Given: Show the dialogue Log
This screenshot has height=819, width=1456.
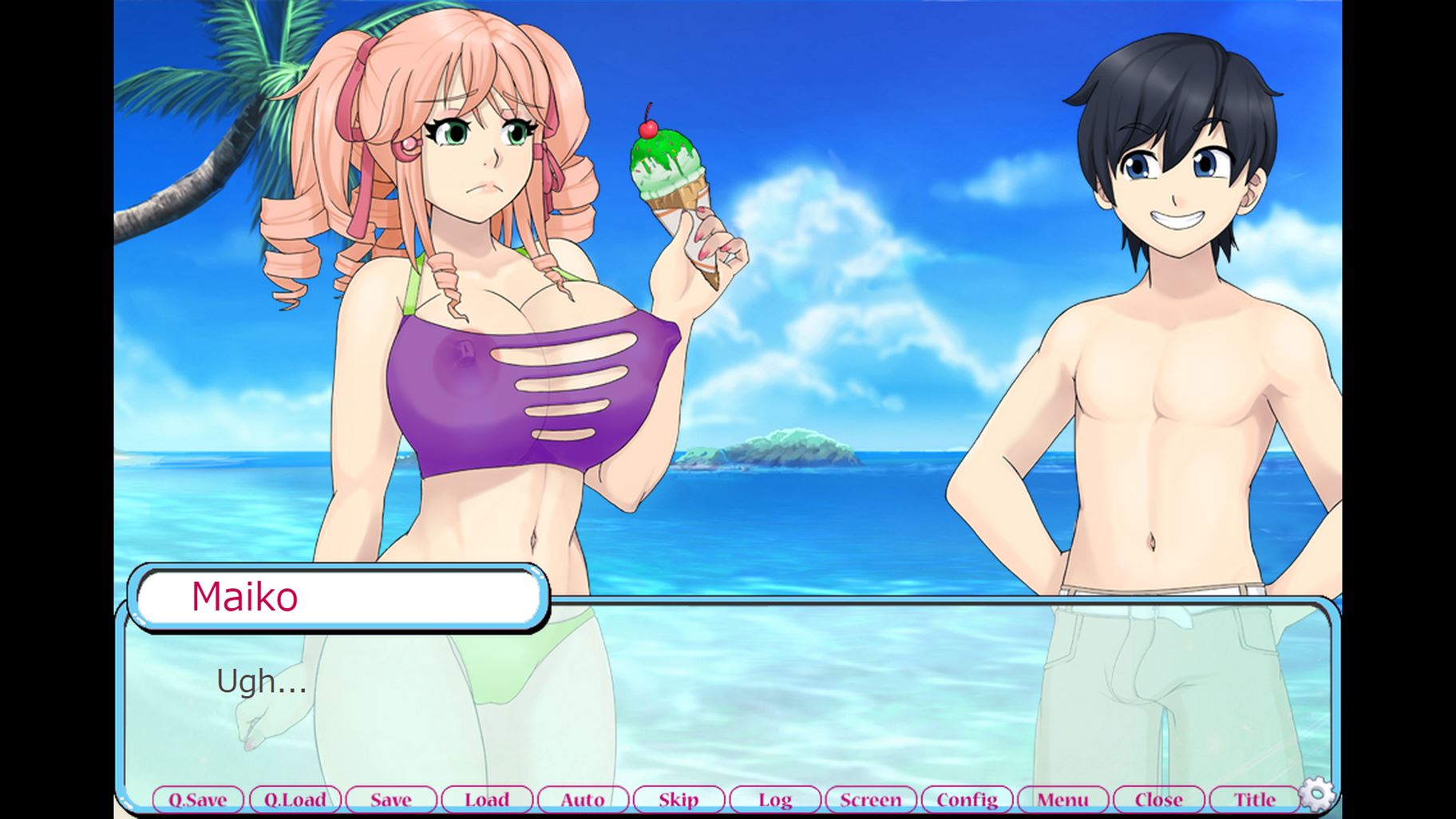Looking at the screenshot, I should pyautogui.click(x=775, y=799).
